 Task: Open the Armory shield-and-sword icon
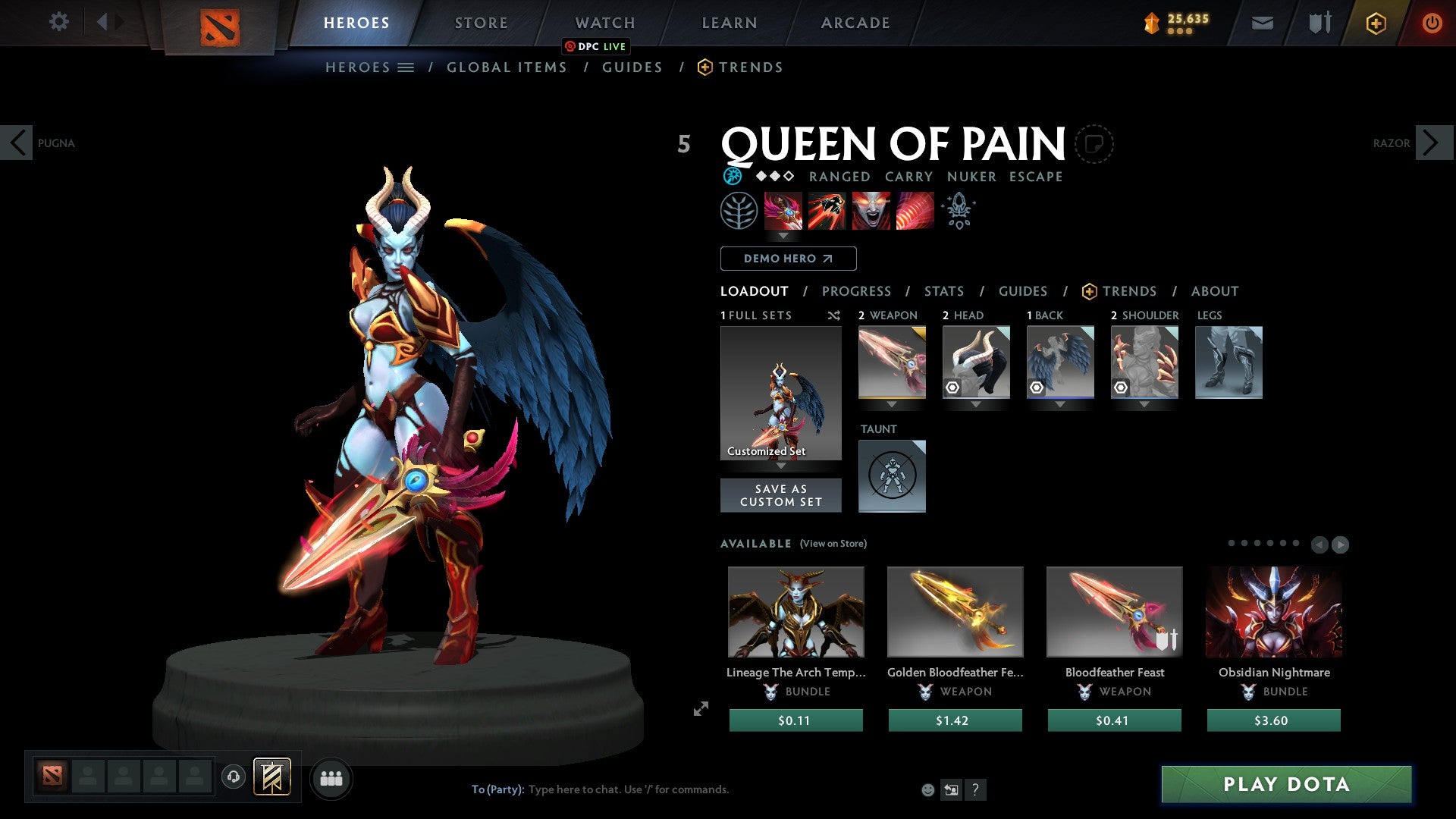(1318, 22)
